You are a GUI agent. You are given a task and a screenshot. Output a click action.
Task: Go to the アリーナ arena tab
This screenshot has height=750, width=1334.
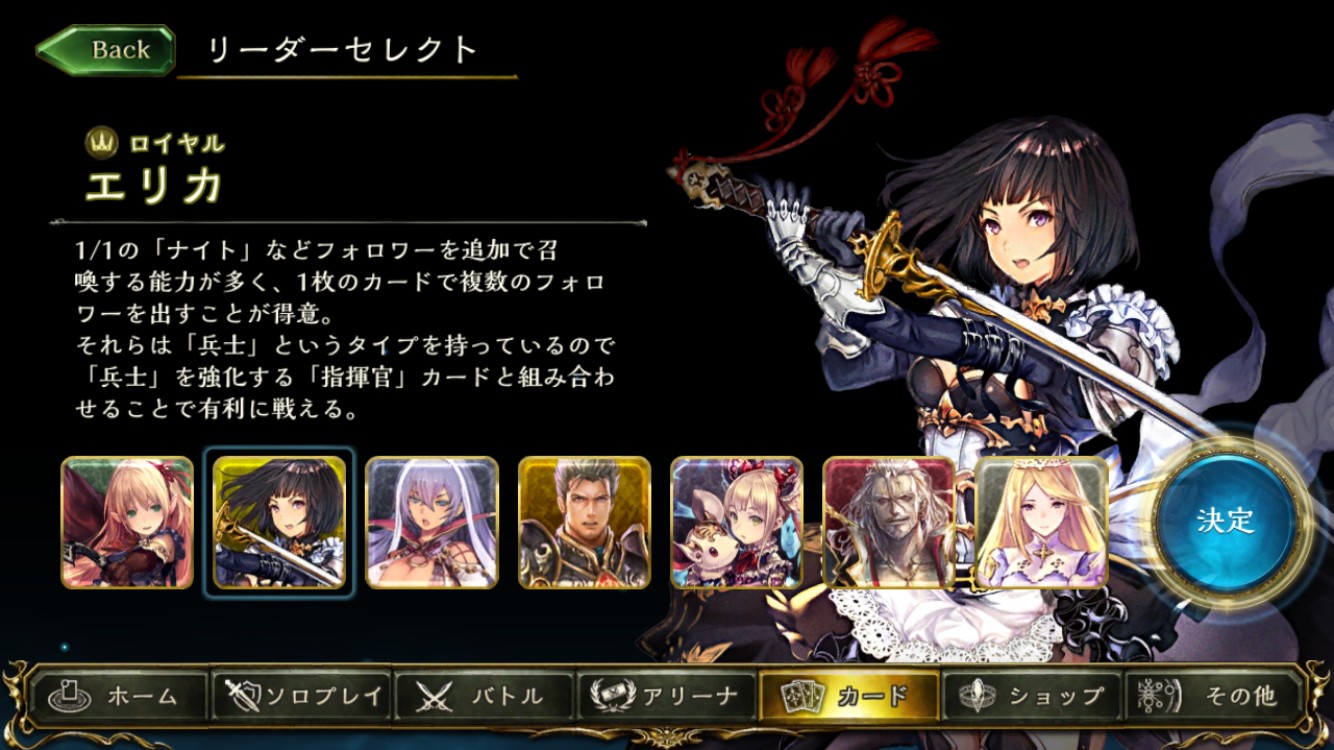(667, 696)
